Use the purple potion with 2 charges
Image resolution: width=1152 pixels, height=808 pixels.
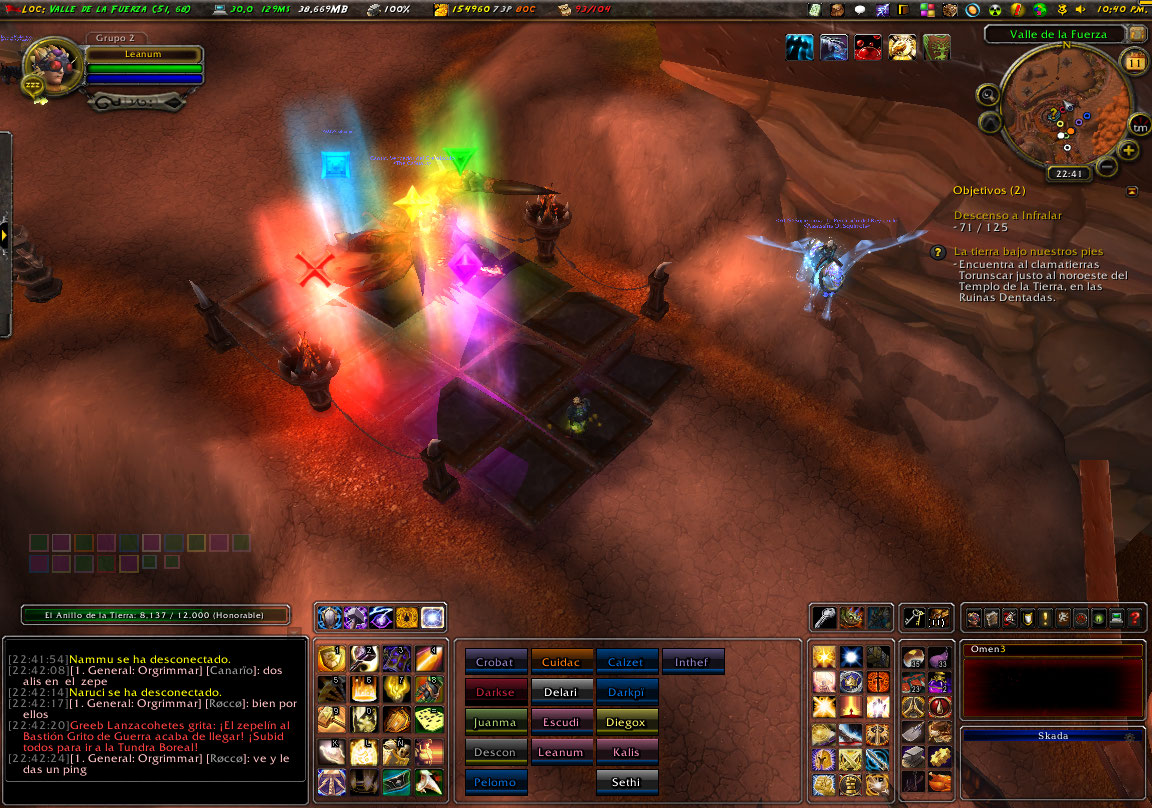[x=939, y=683]
